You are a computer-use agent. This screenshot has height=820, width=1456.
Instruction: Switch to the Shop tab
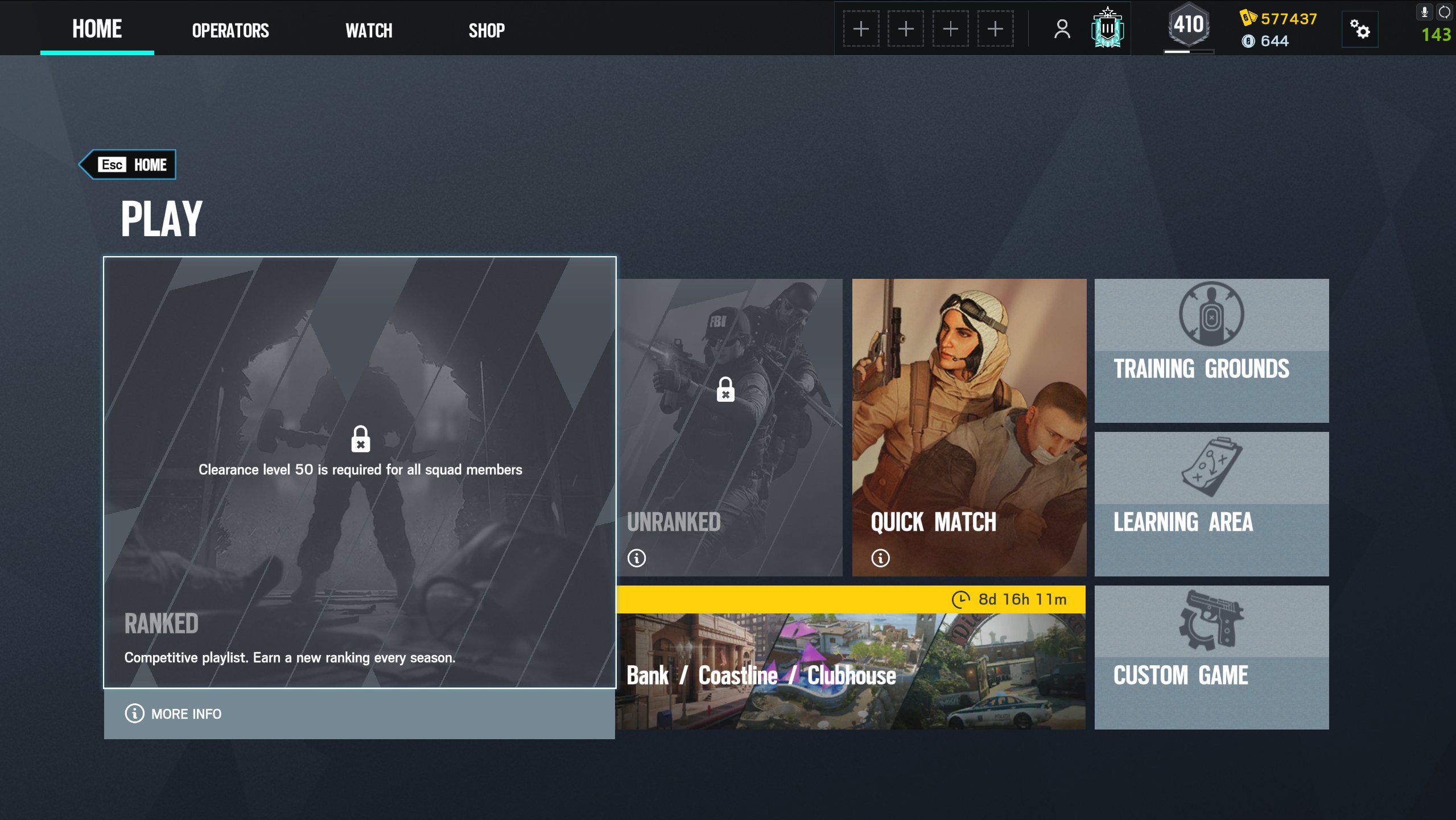tap(486, 30)
